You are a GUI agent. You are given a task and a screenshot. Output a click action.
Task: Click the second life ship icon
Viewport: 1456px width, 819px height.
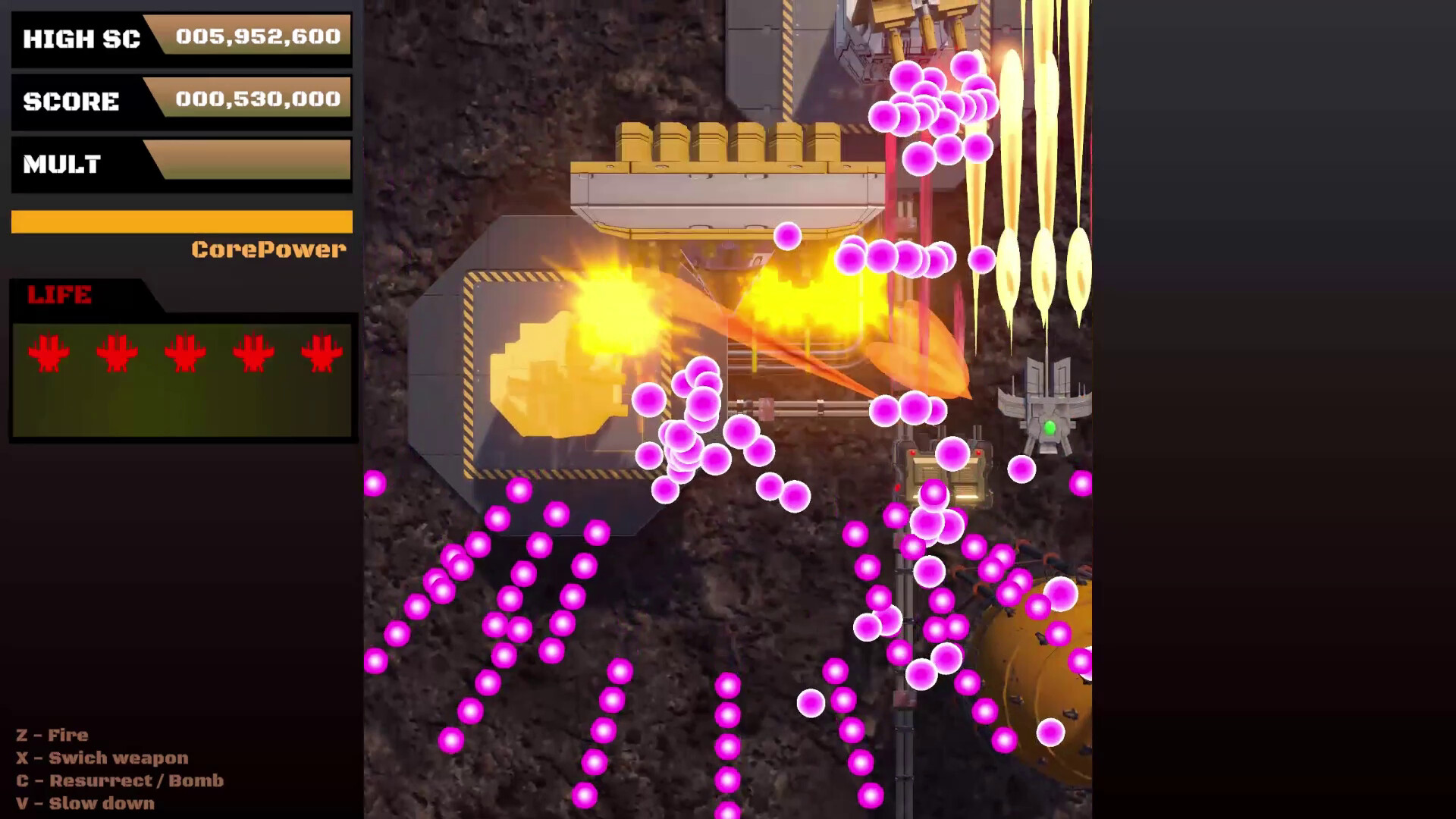pyautogui.click(x=116, y=353)
